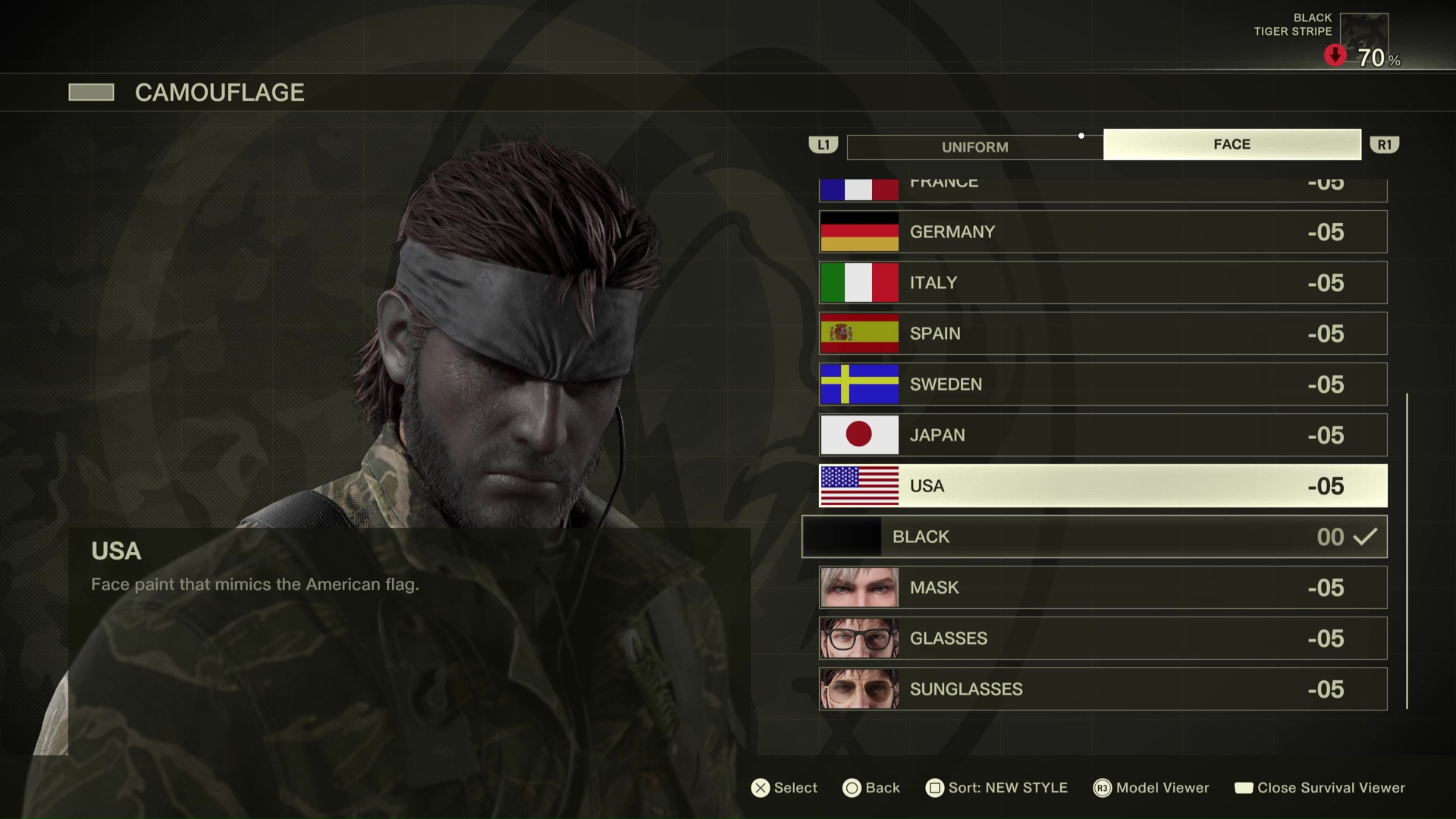1456x819 pixels.
Task: Select the Face tab
Action: tap(1232, 144)
